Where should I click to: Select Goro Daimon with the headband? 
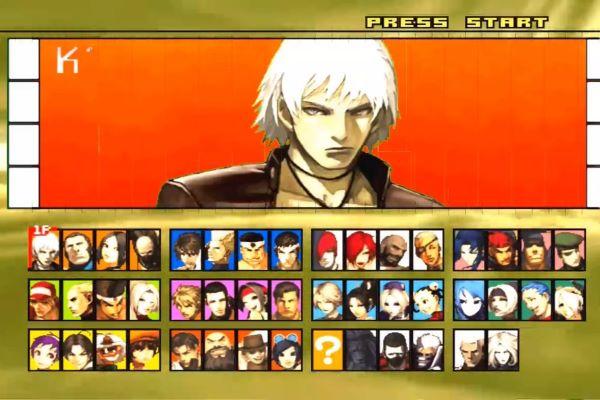[x=251, y=249]
